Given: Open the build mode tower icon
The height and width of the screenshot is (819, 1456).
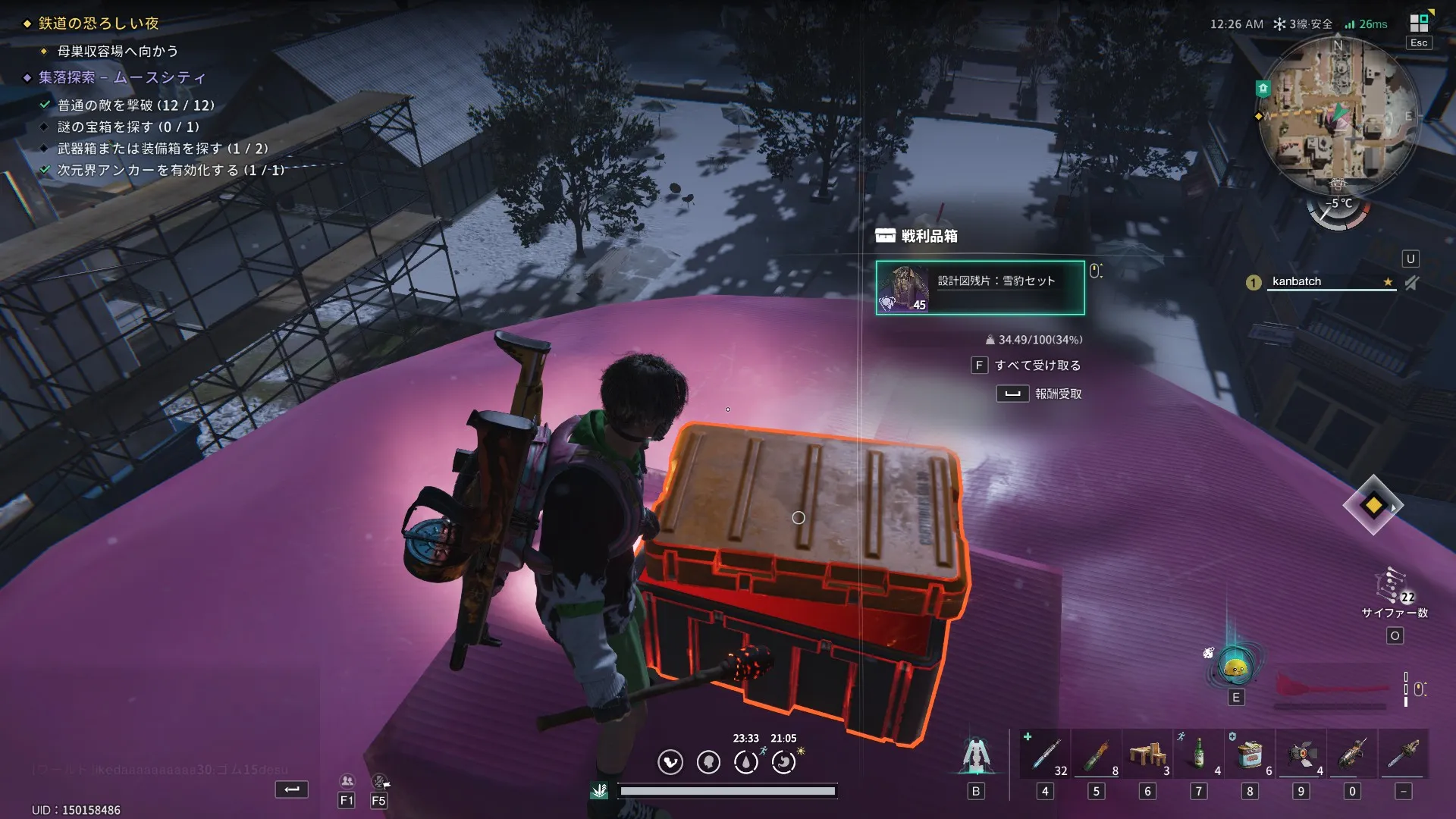Looking at the screenshot, I should click(x=975, y=755).
